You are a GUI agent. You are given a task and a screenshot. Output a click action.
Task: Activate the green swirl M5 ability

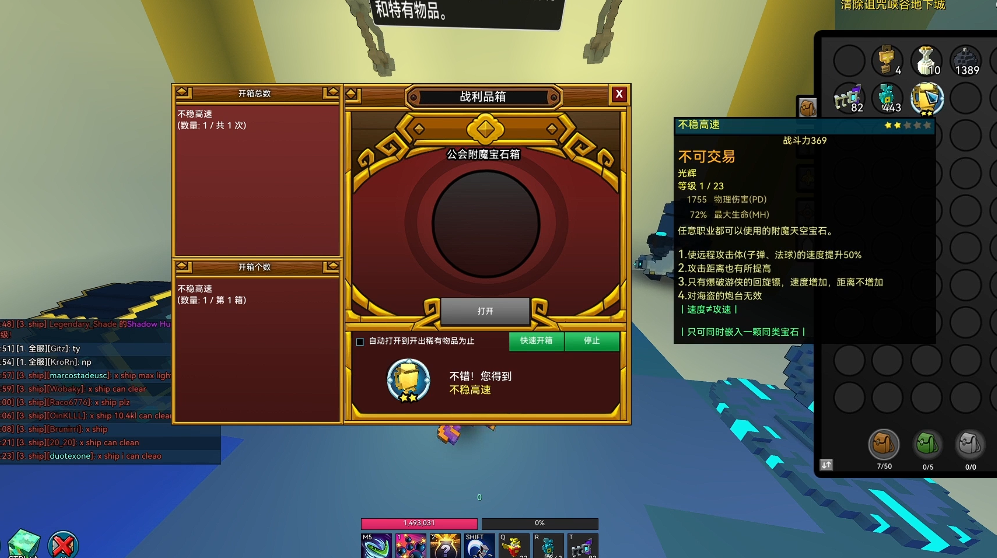(x=377, y=545)
